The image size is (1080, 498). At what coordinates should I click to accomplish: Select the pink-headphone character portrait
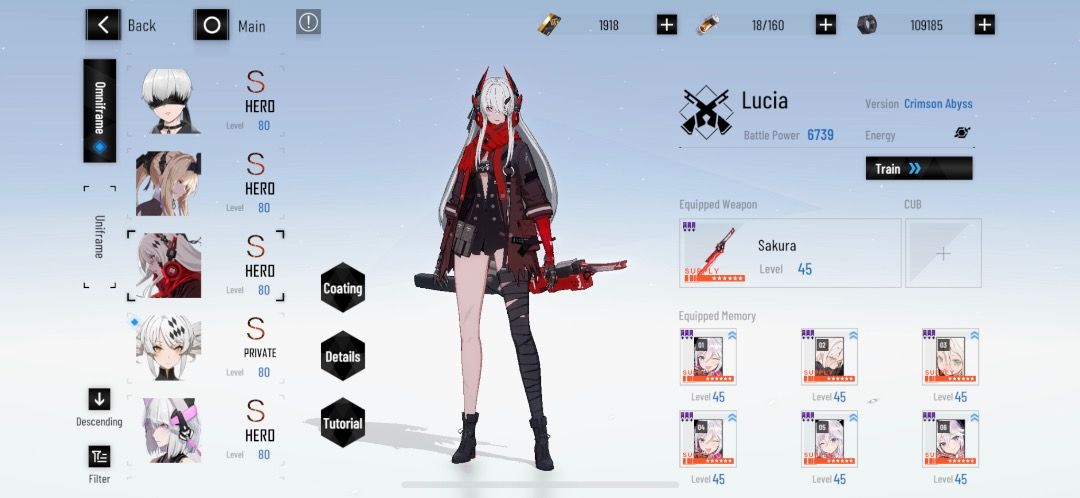168,430
